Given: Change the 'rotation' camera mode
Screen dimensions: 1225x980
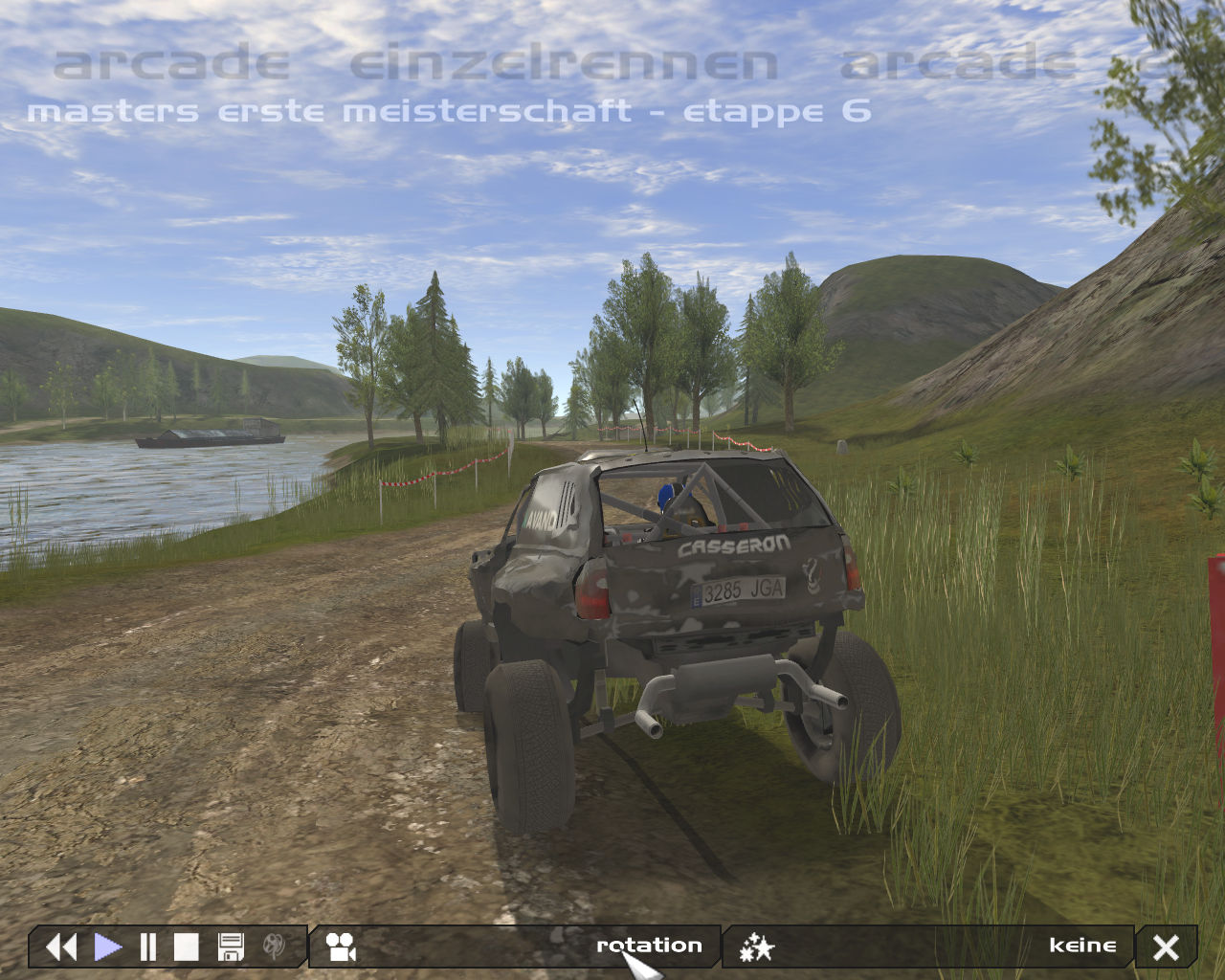Looking at the screenshot, I should click(x=649, y=946).
